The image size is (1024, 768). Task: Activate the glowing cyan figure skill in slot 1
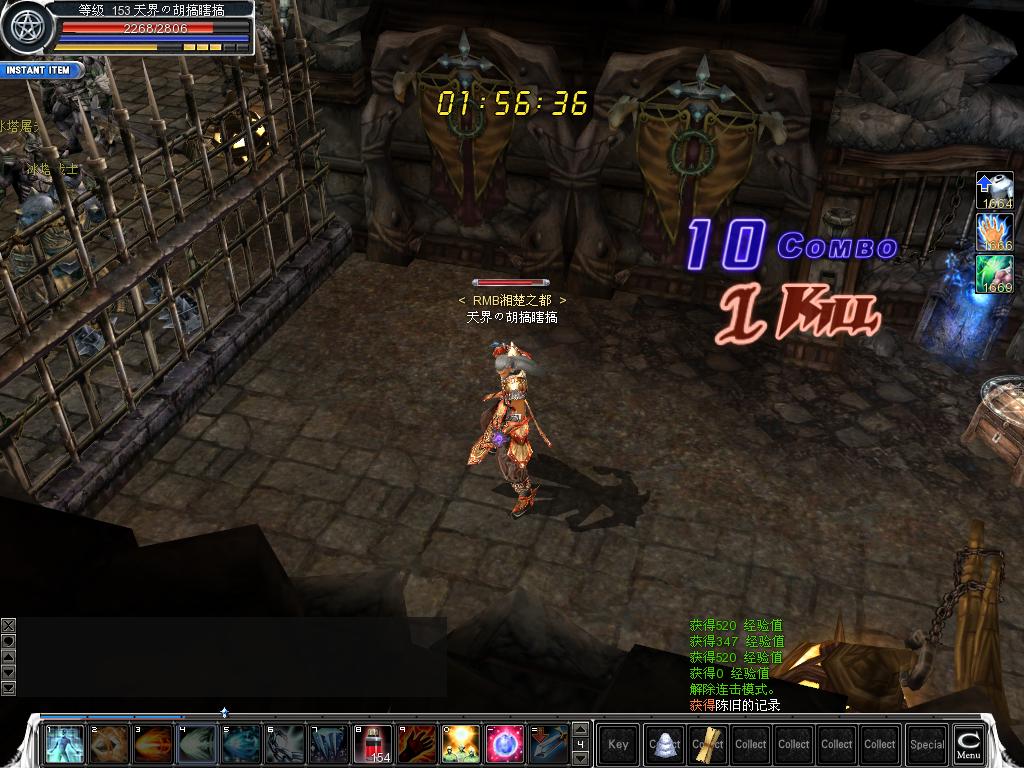coord(64,744)
